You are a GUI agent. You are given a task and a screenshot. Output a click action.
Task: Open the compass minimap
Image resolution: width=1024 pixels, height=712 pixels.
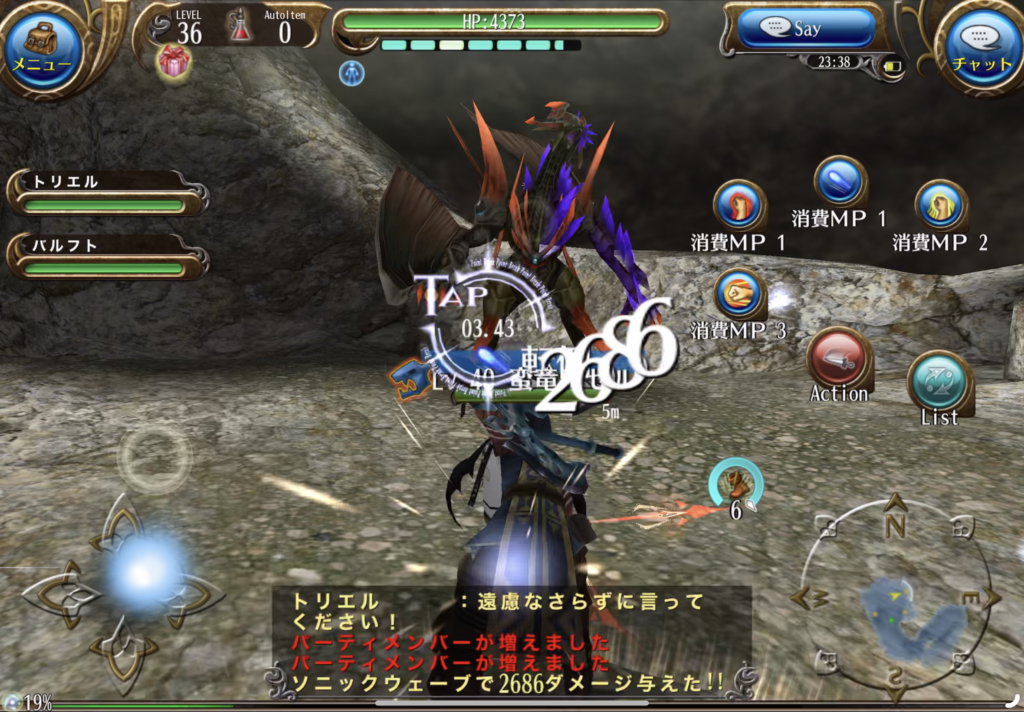coord(896,600)
